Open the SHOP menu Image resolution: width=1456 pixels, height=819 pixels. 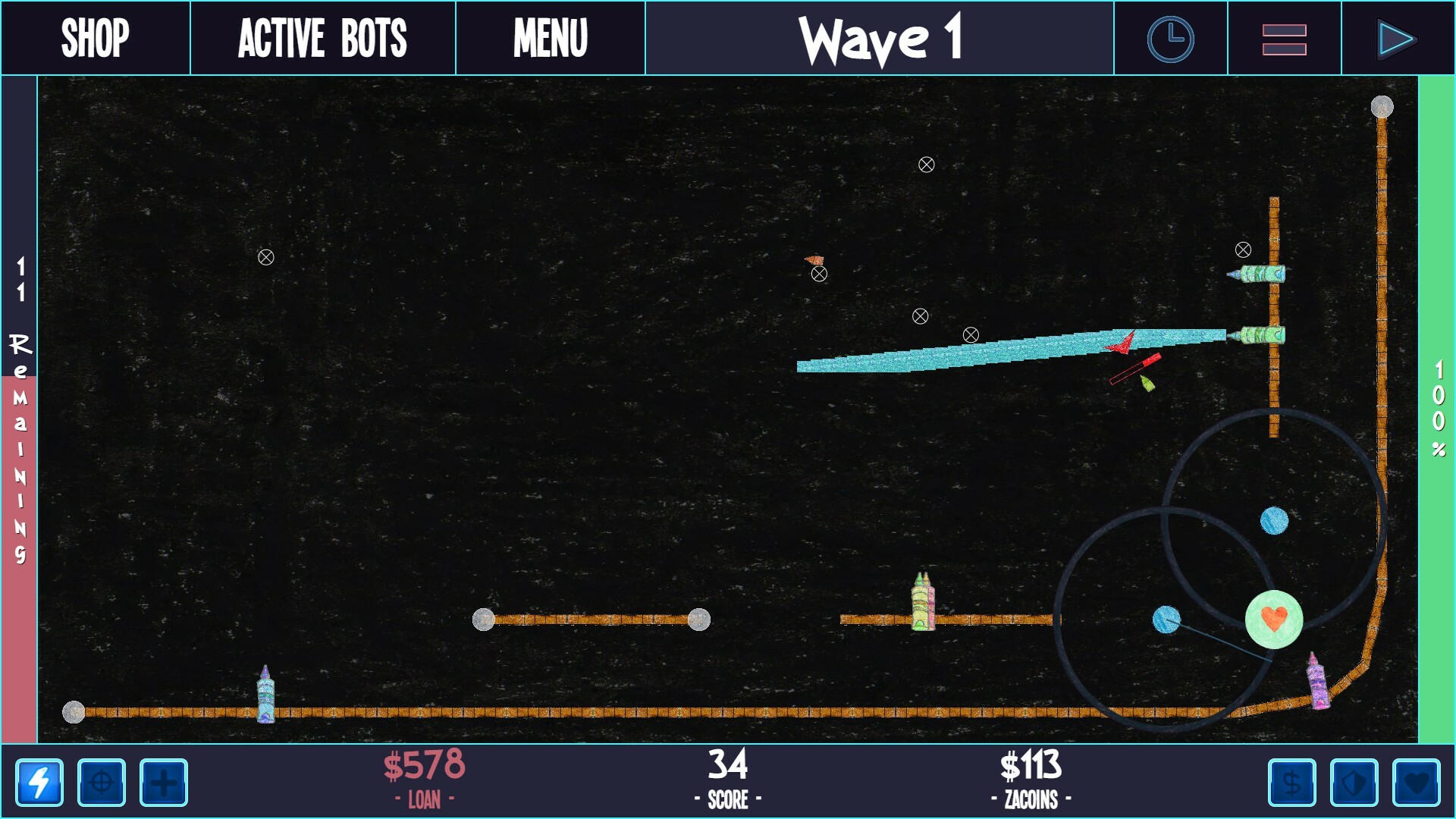[96, 36]
